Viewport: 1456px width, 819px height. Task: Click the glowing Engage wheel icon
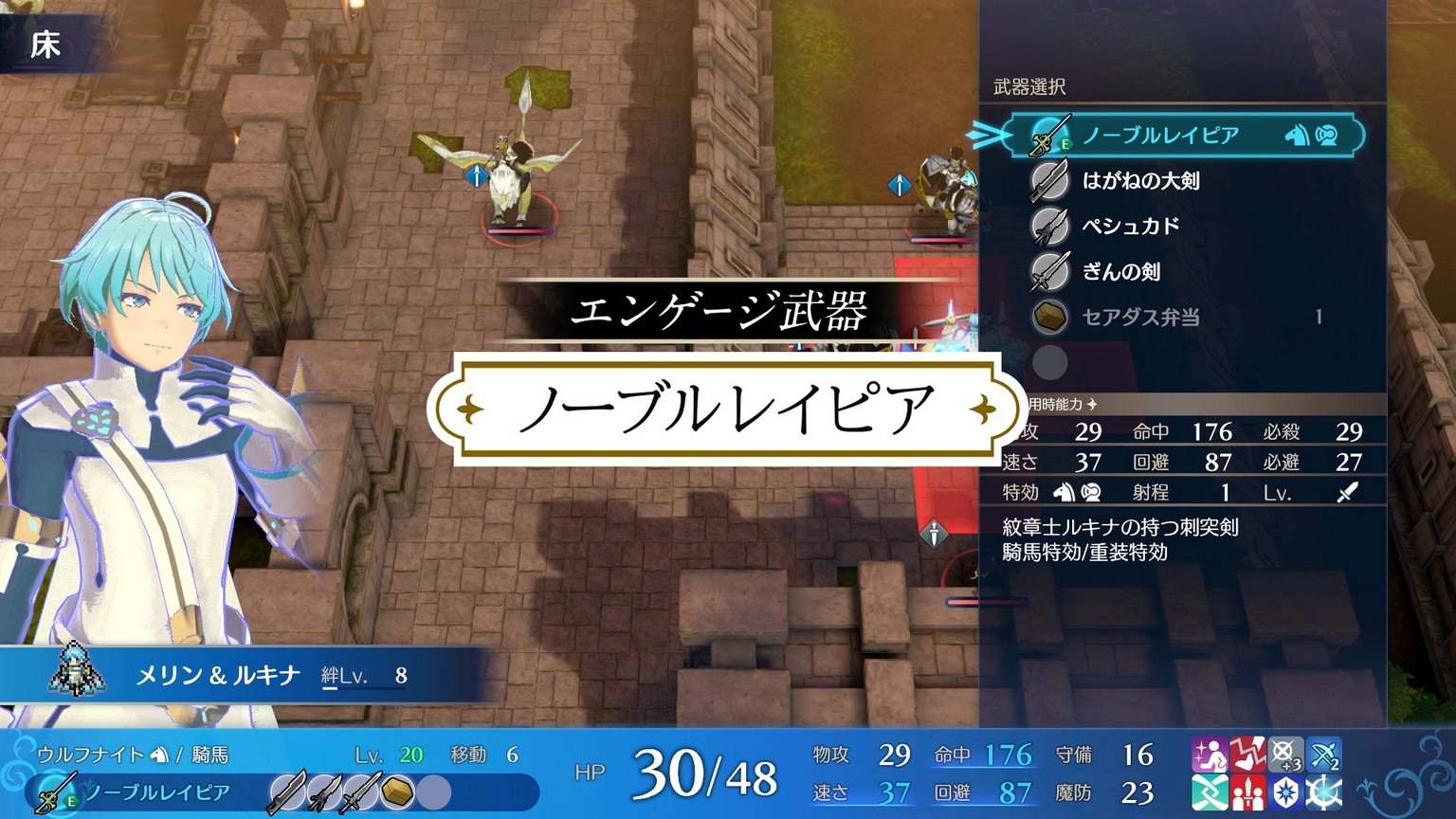point(1322,792)
